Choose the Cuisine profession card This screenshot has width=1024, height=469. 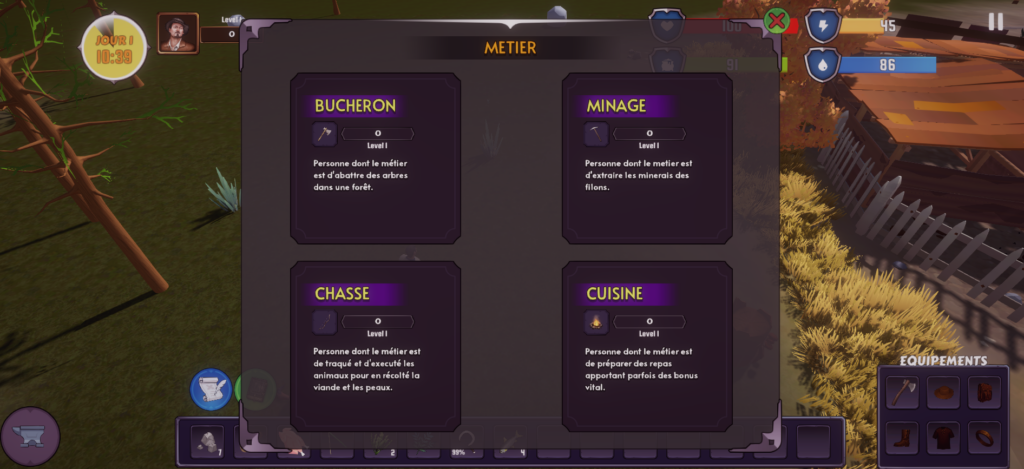647,346
